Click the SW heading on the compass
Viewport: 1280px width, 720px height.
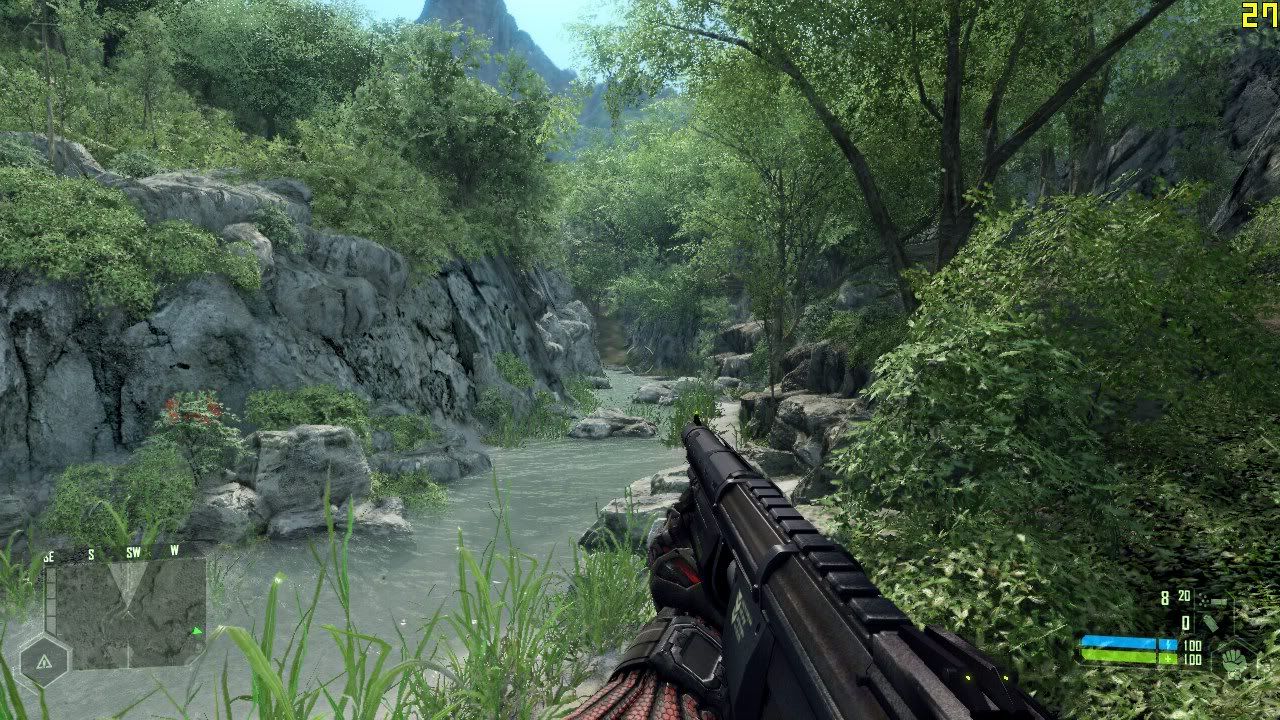[x=133, y=552]
